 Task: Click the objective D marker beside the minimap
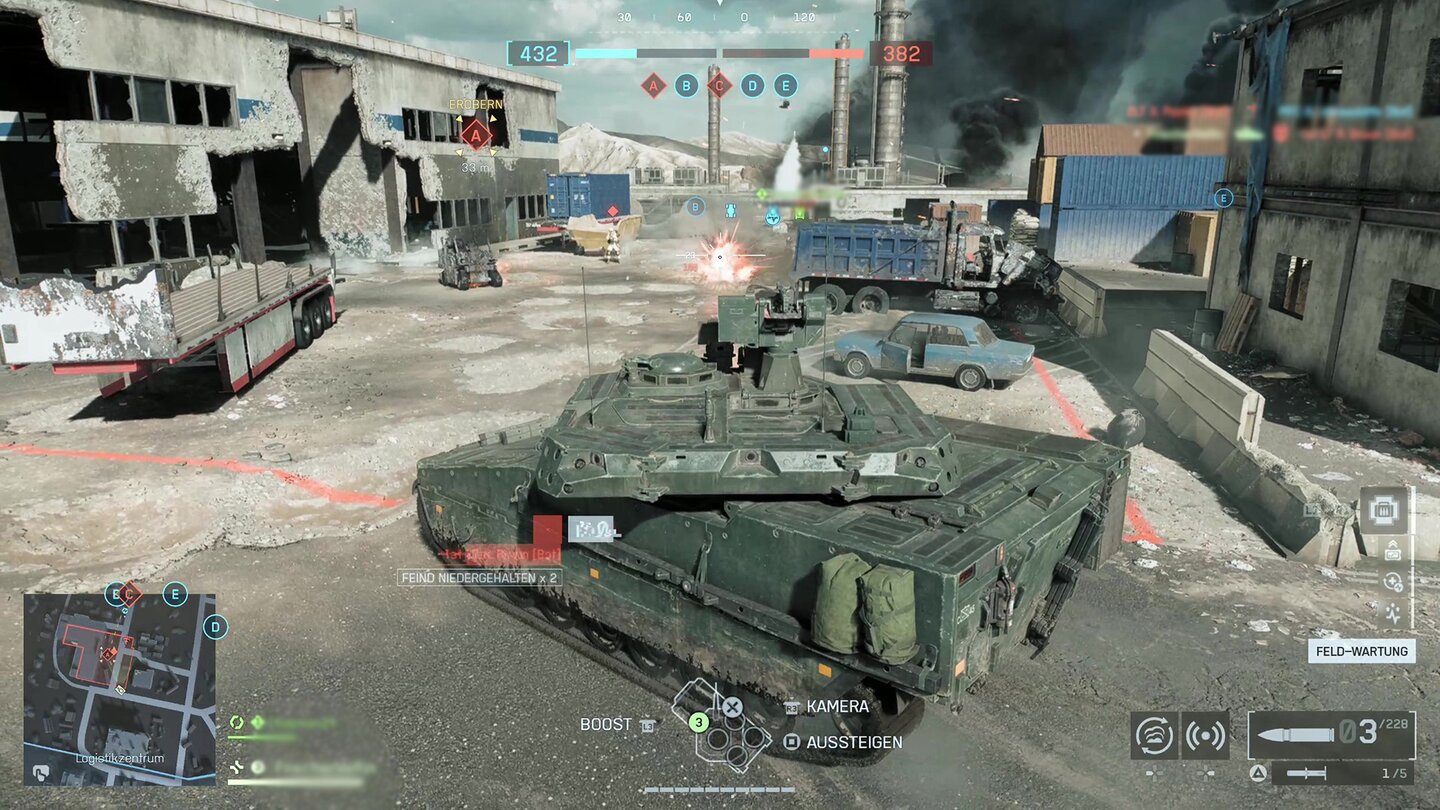215,628
